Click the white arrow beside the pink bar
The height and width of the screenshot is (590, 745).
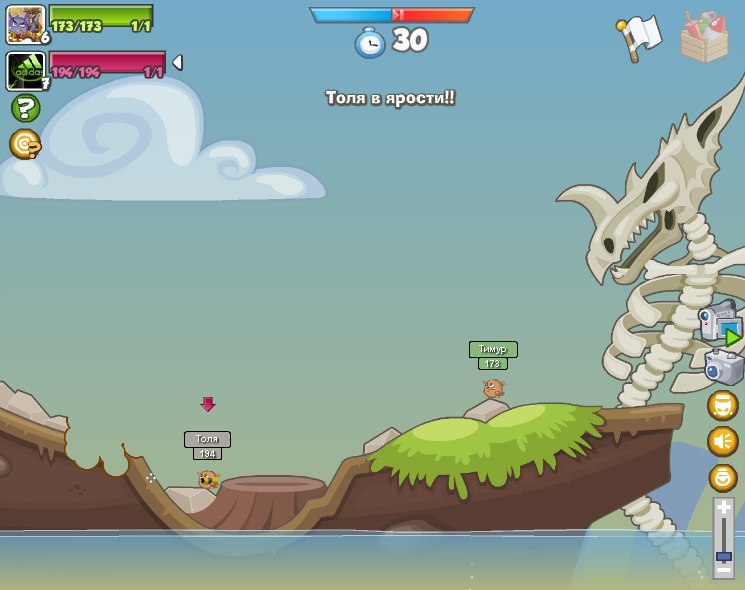pyautogui.click(x=178, y=62)
